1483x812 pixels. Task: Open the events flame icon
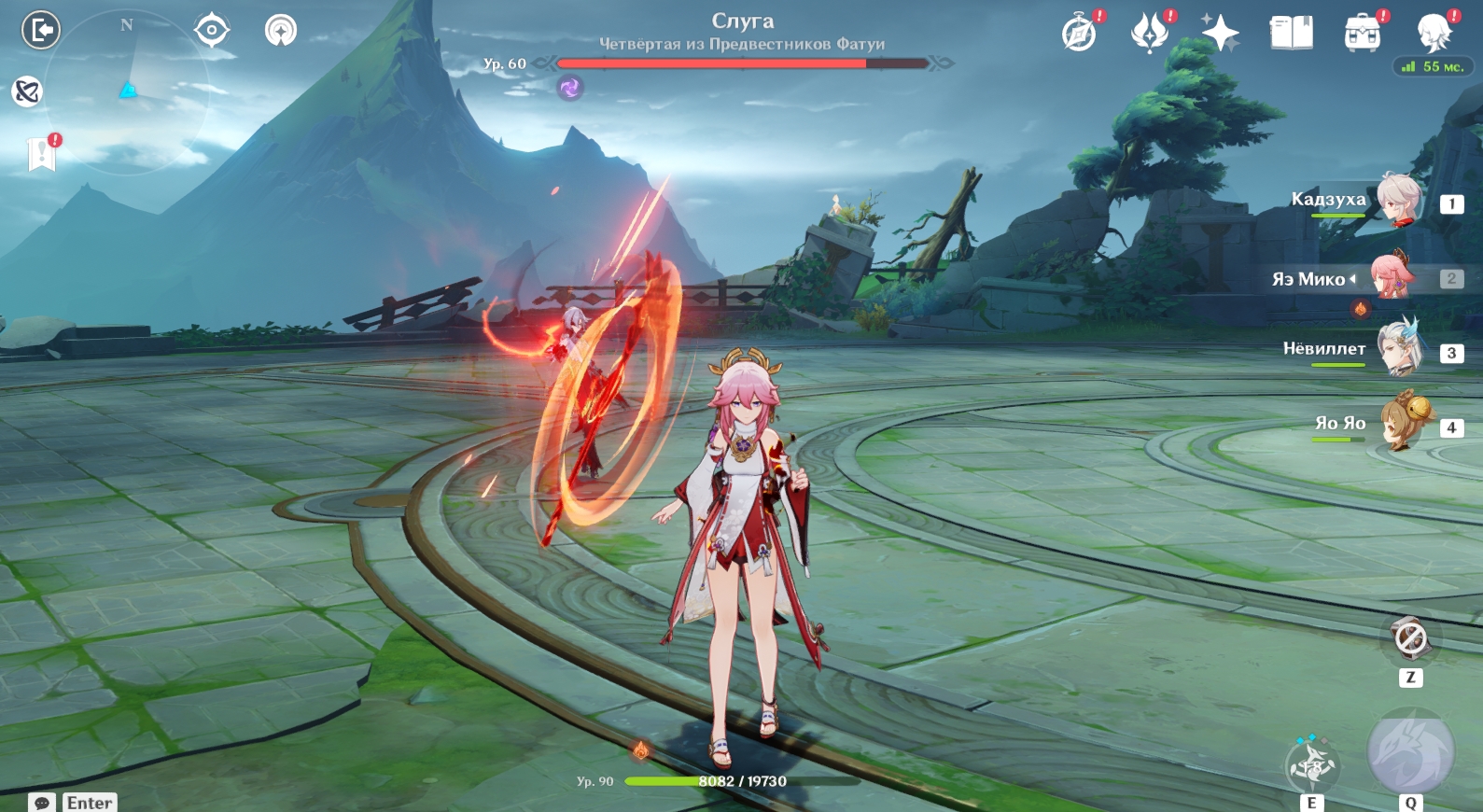pos(1150,34)
